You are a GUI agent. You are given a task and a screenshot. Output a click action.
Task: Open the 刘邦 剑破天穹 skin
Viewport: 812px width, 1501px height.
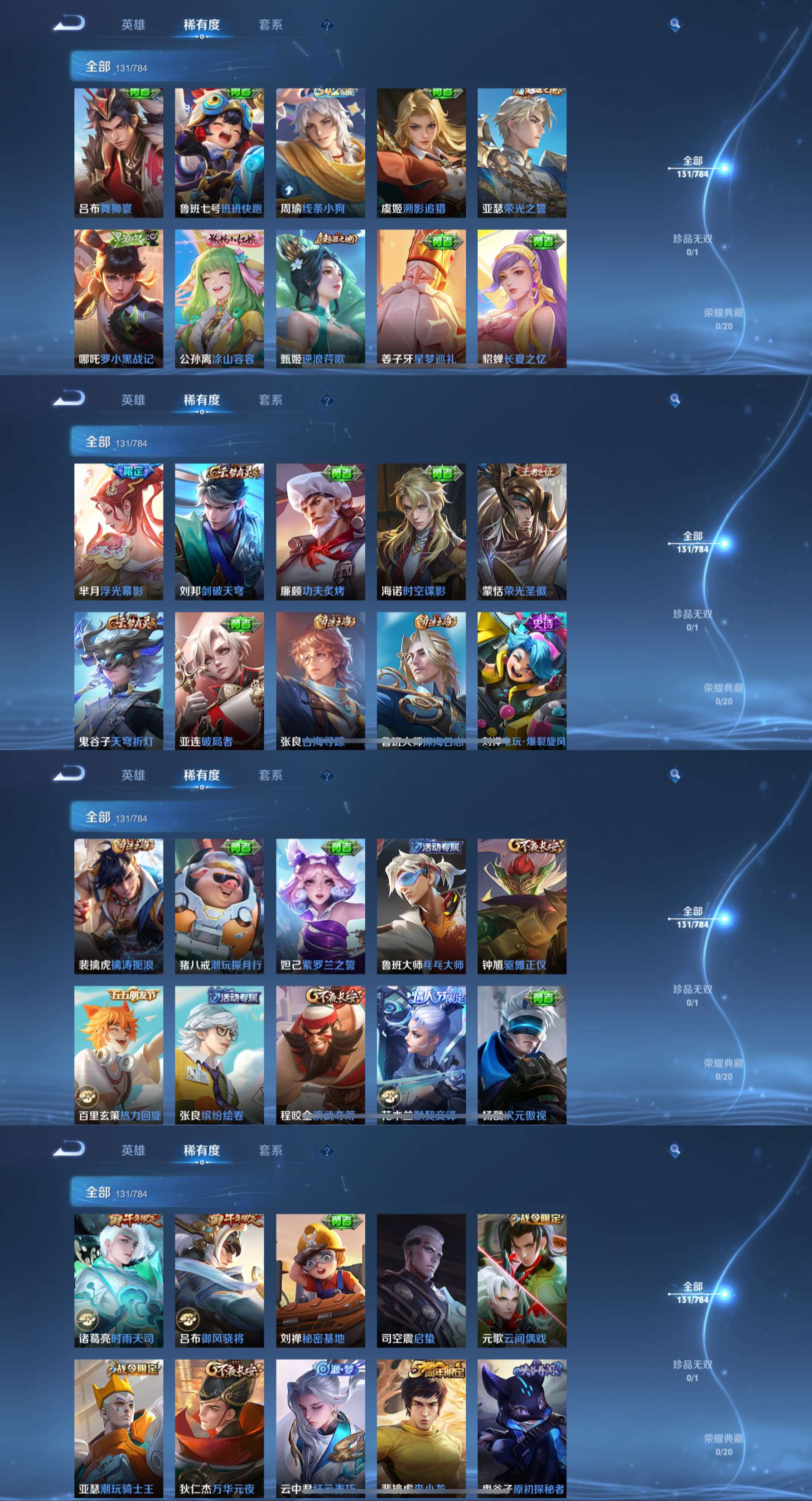(219, 531)
